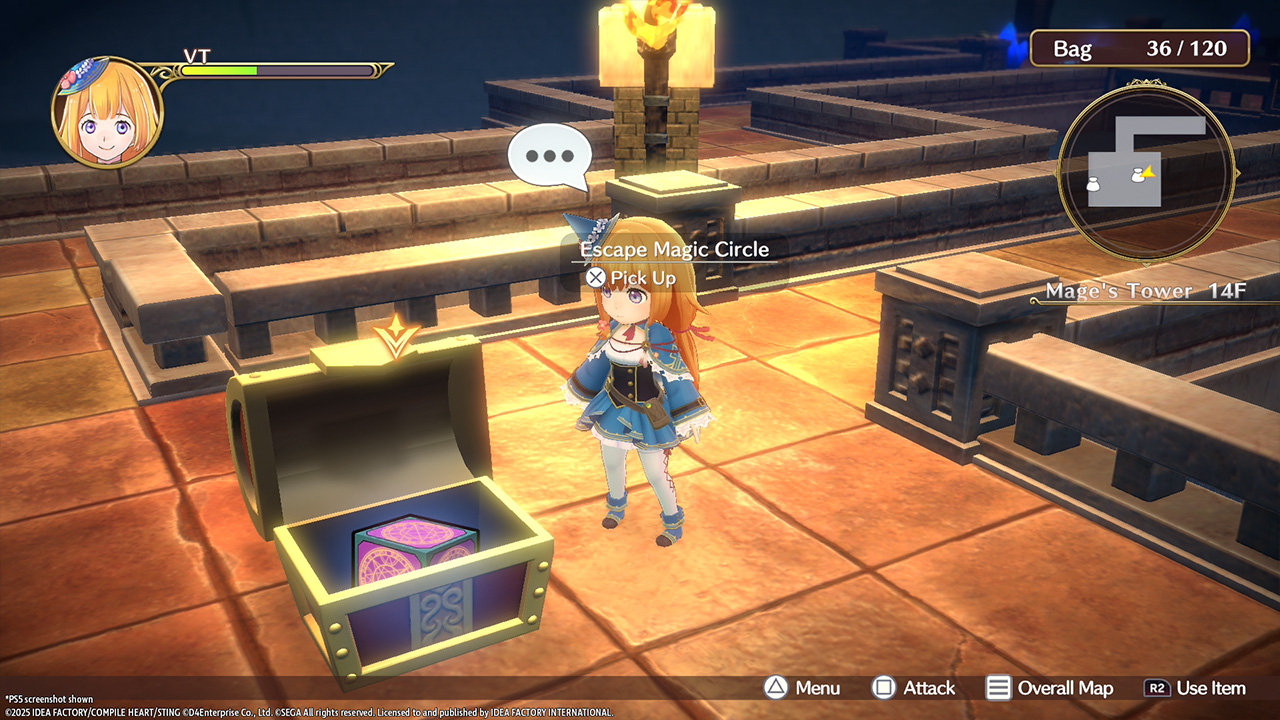Select the orange-haired character portrait

[107, 113]
